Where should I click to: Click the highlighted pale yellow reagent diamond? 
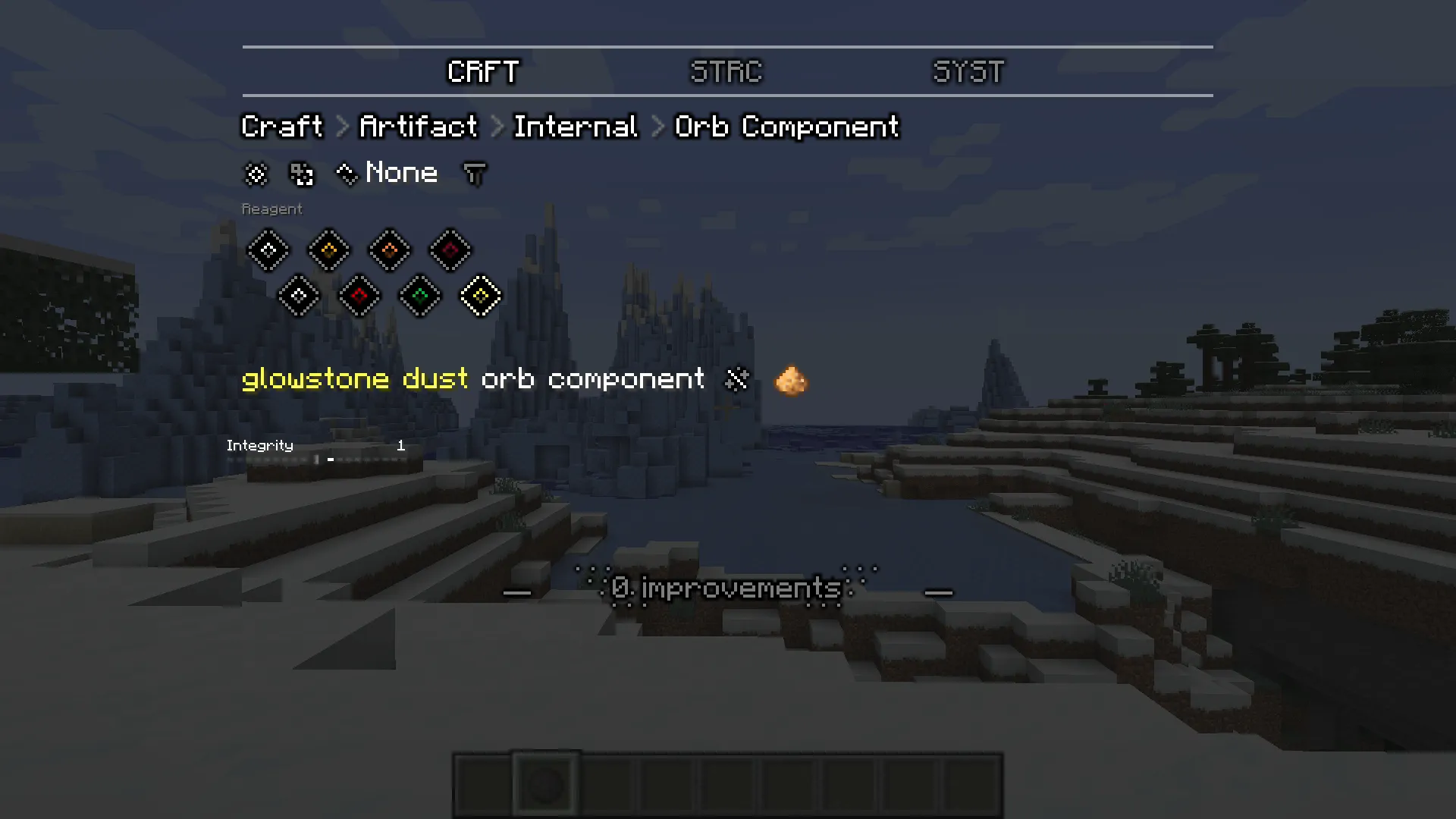[x=481, y=296]
